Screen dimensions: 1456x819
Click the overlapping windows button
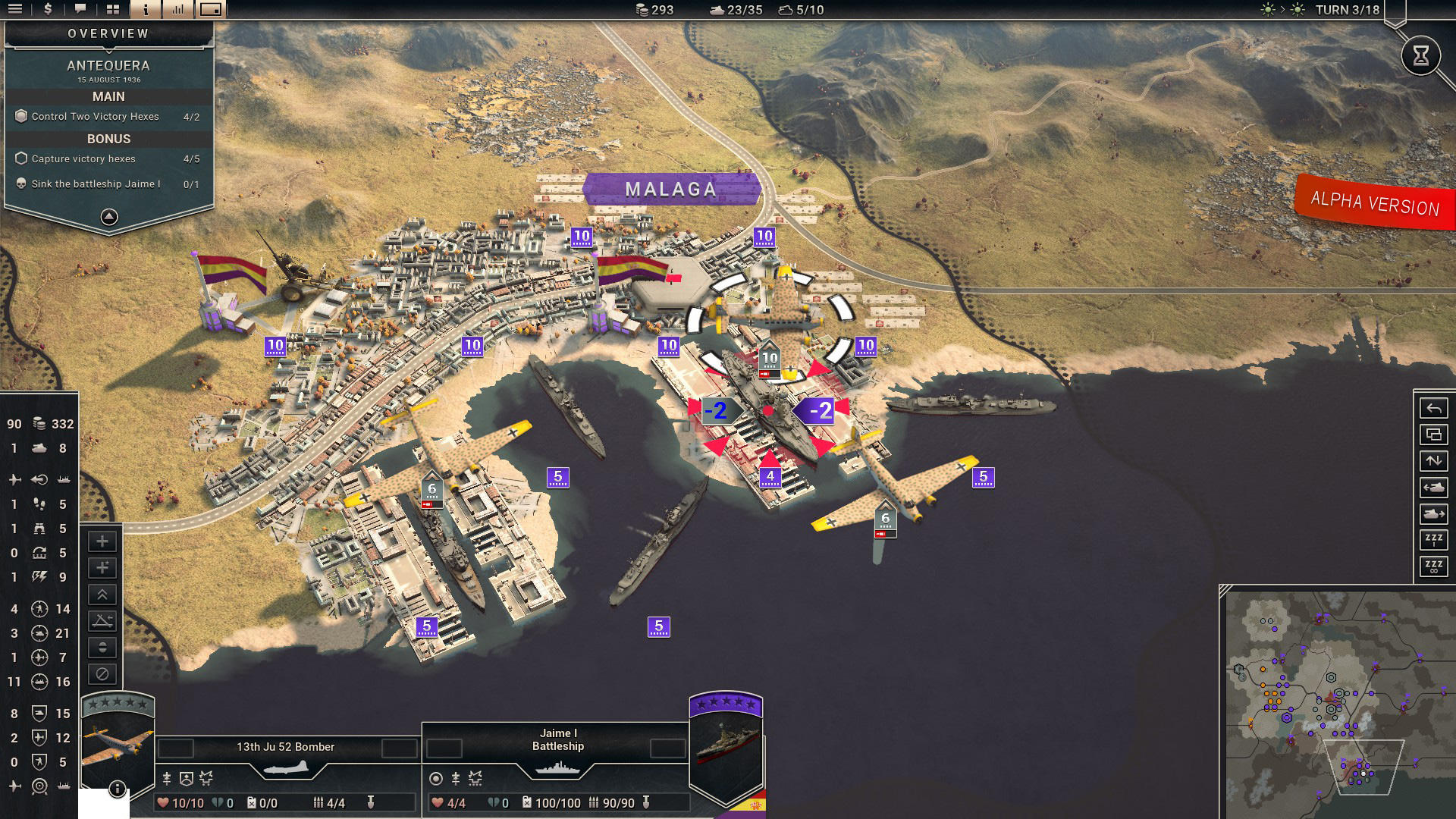(1433, 435)
